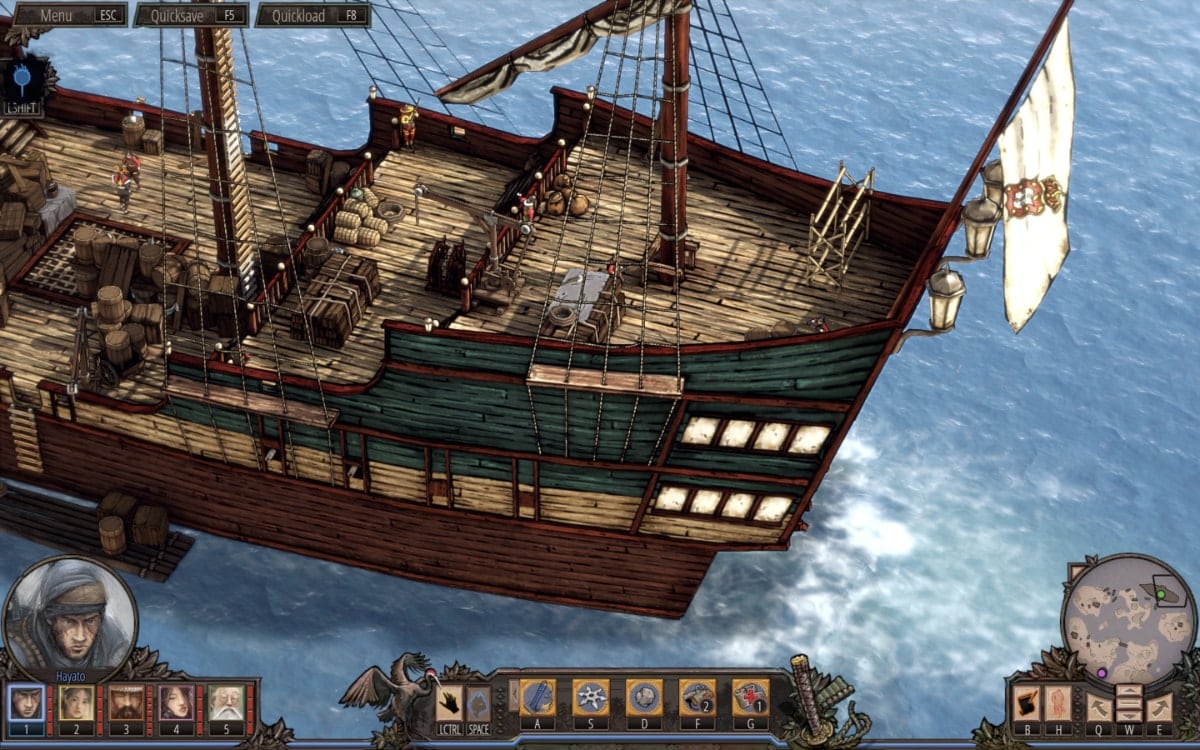This screenshot has width=1200, height=750.
Task: Pick the white-bearded old man in slot 5
Action: tap(227, 703)
